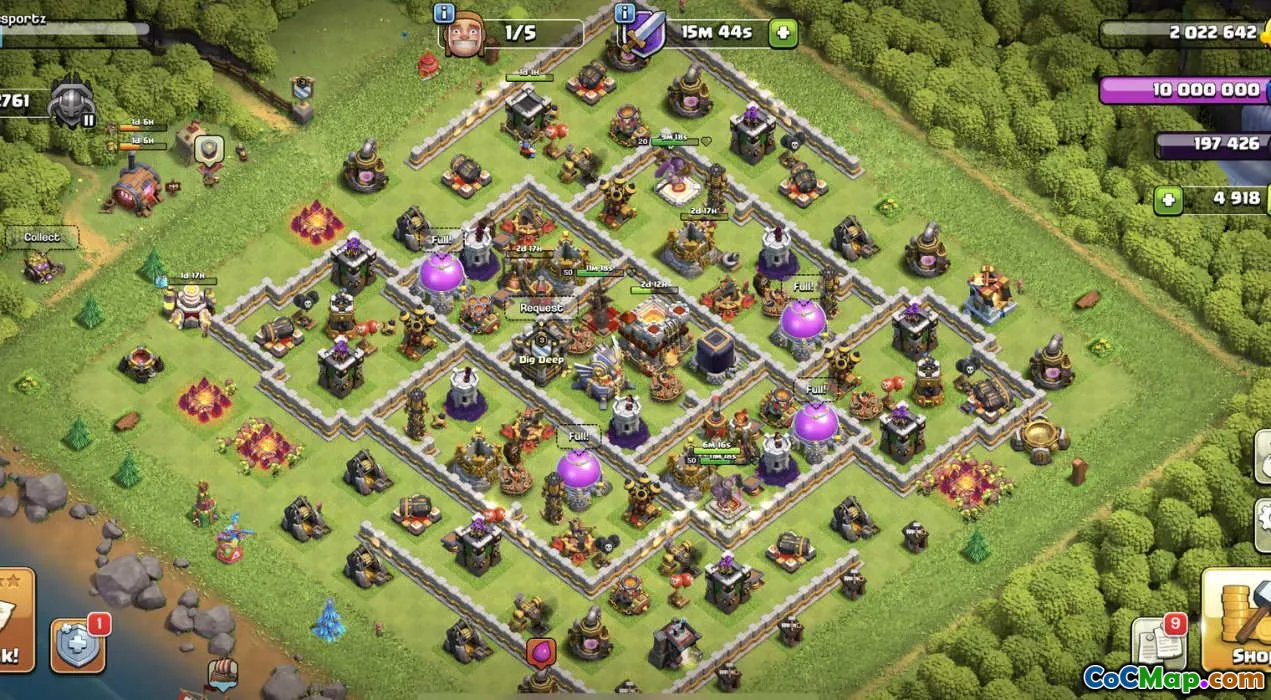Screen dimensions: 1271x700
Task: Click the builder info icon
Action: click(x=444, y=13)
